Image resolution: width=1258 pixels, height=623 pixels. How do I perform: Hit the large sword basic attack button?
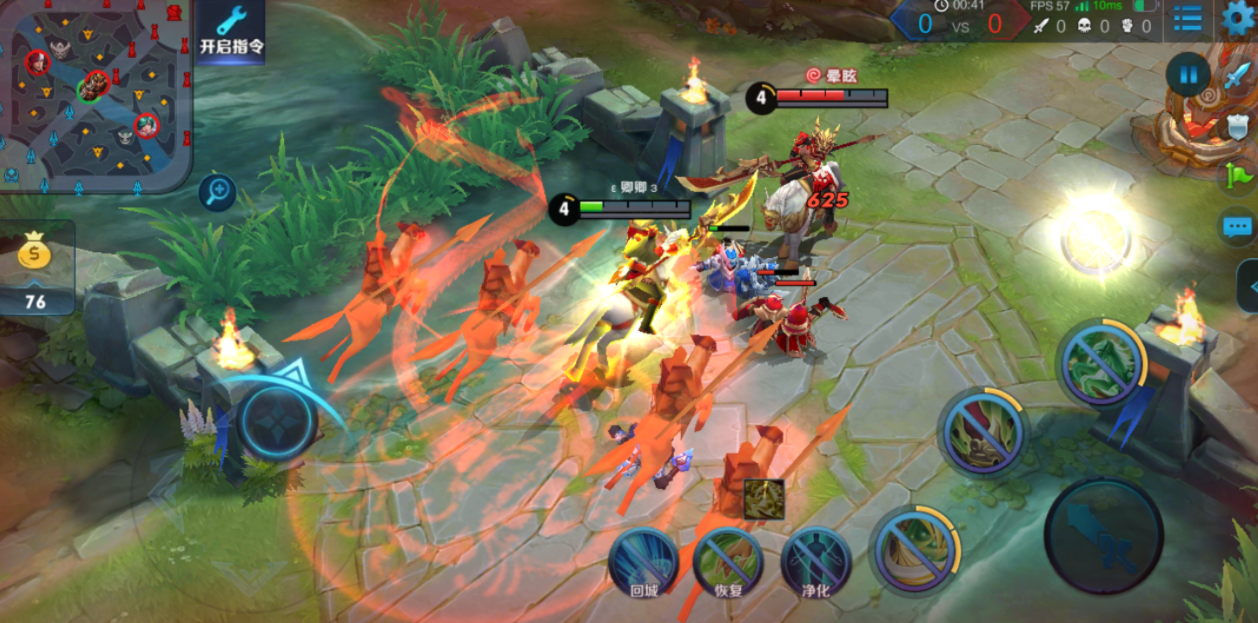click(x=1103, y=536)
